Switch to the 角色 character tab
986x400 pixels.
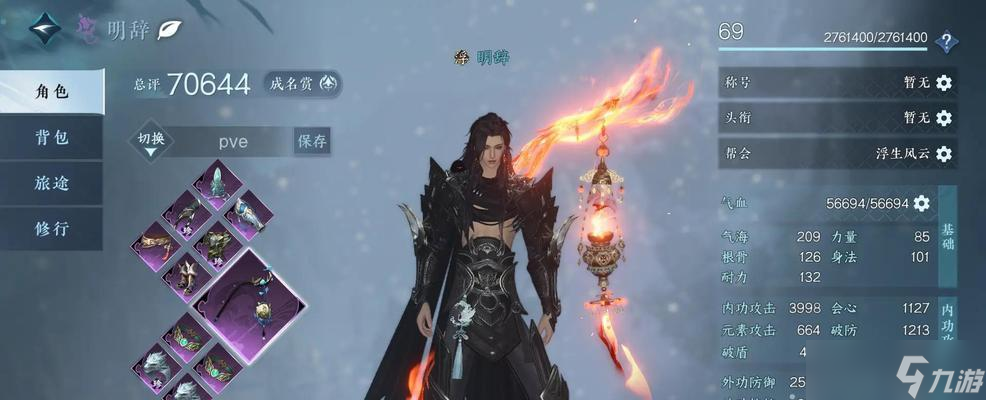coord(52,92)
